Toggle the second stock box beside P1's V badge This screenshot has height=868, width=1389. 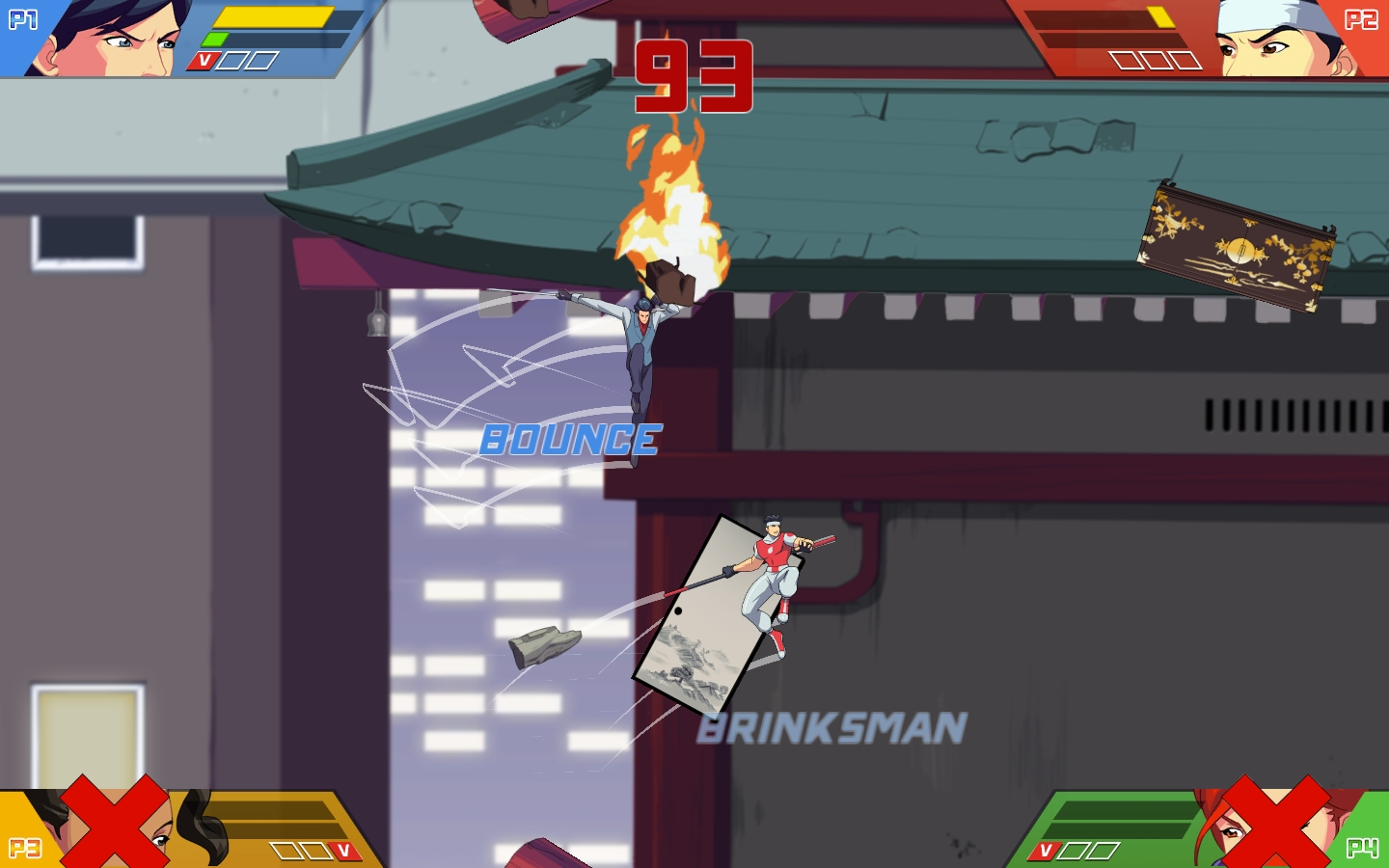[x=260, y=60]
